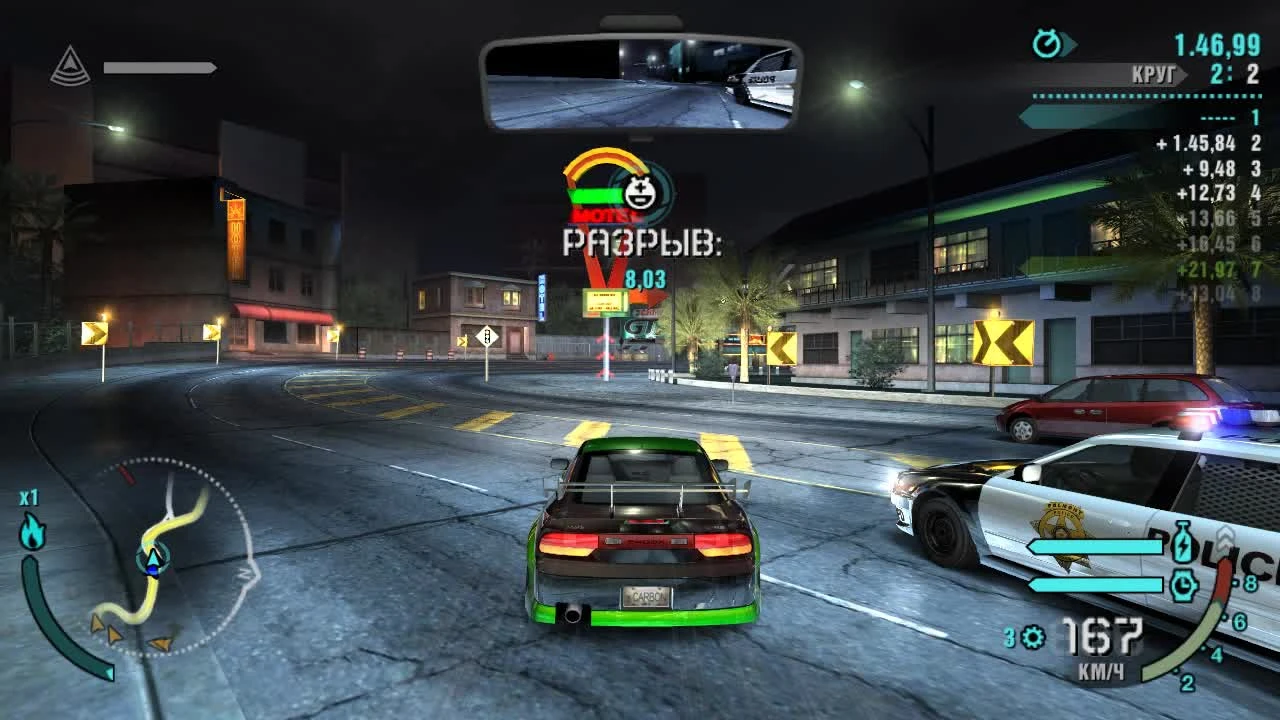Expand the КРУГ lap counter chevron
Screen dimensions: 1280x720
1182,74
